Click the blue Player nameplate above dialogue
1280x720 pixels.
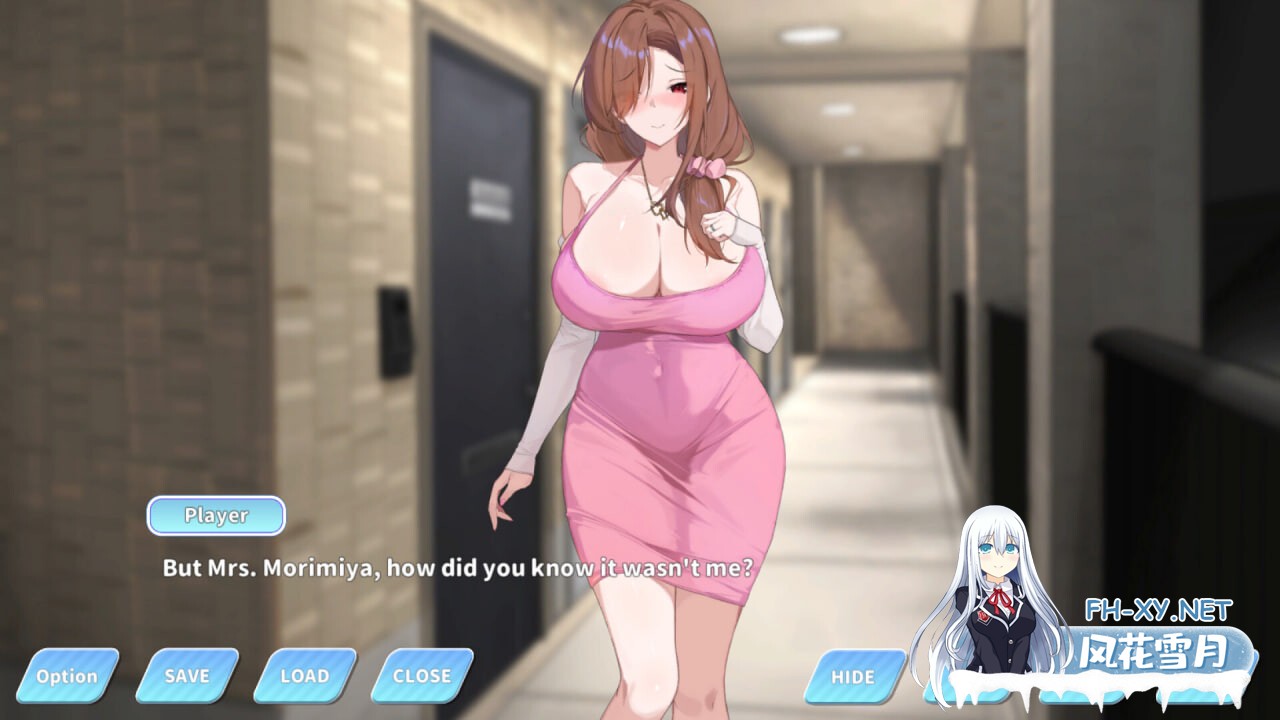click(216, 516)
